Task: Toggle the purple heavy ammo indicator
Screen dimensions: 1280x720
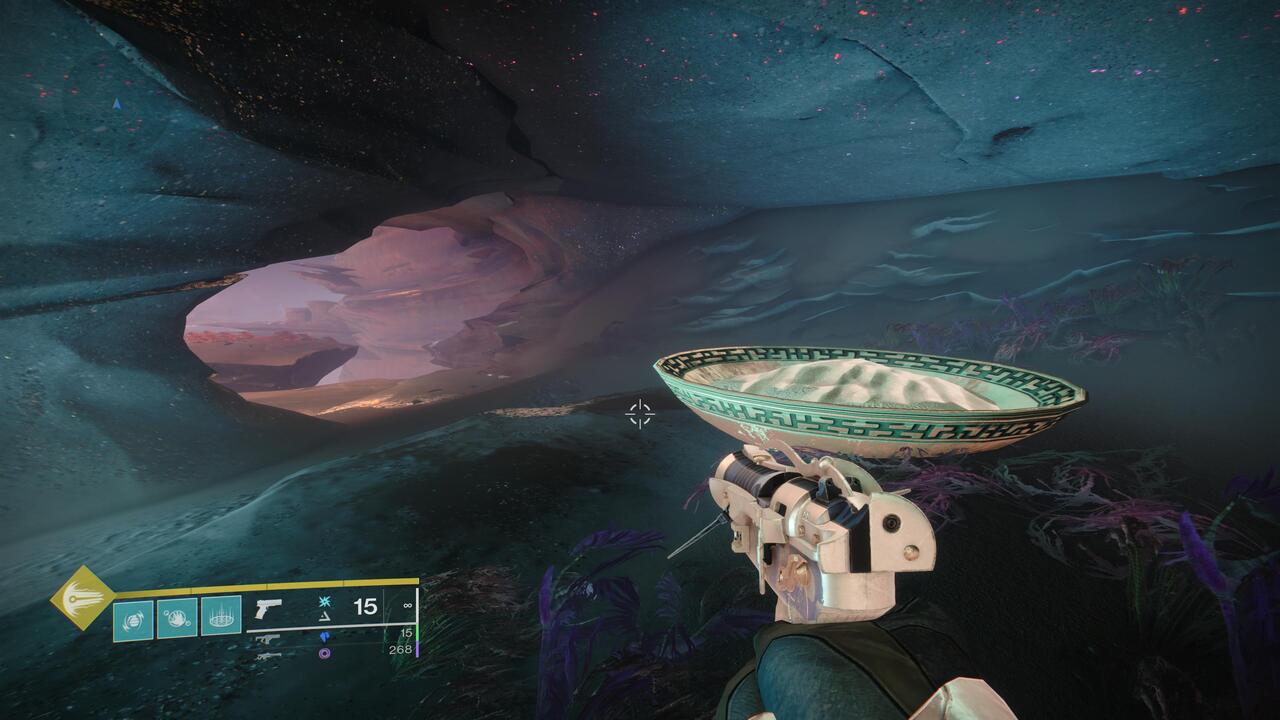Action: click(x=324, y=655)
